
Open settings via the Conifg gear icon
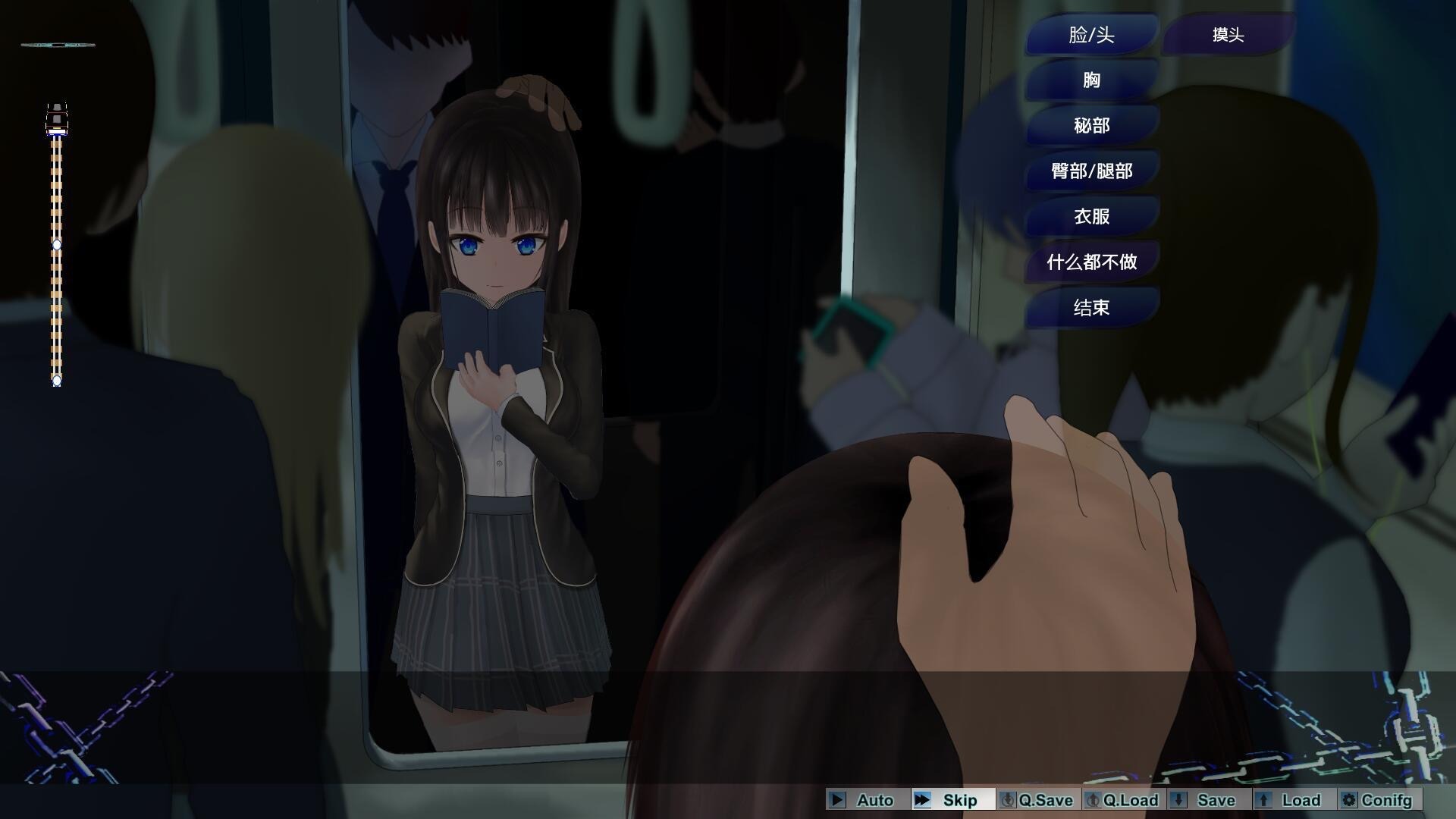[x=1349, y=800]
